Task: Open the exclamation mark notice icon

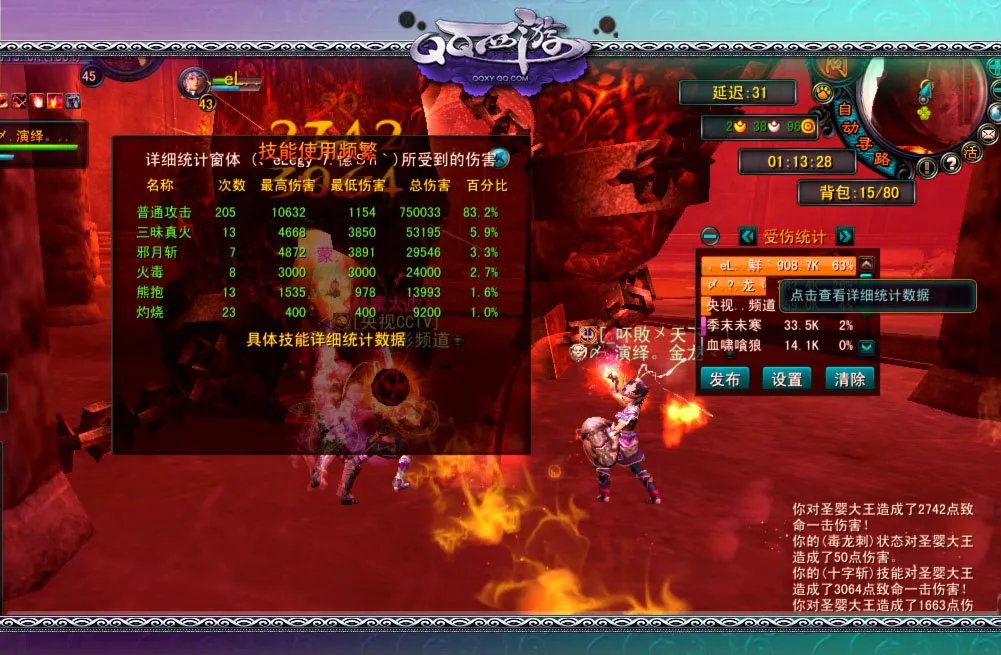Action: point(927,166)
